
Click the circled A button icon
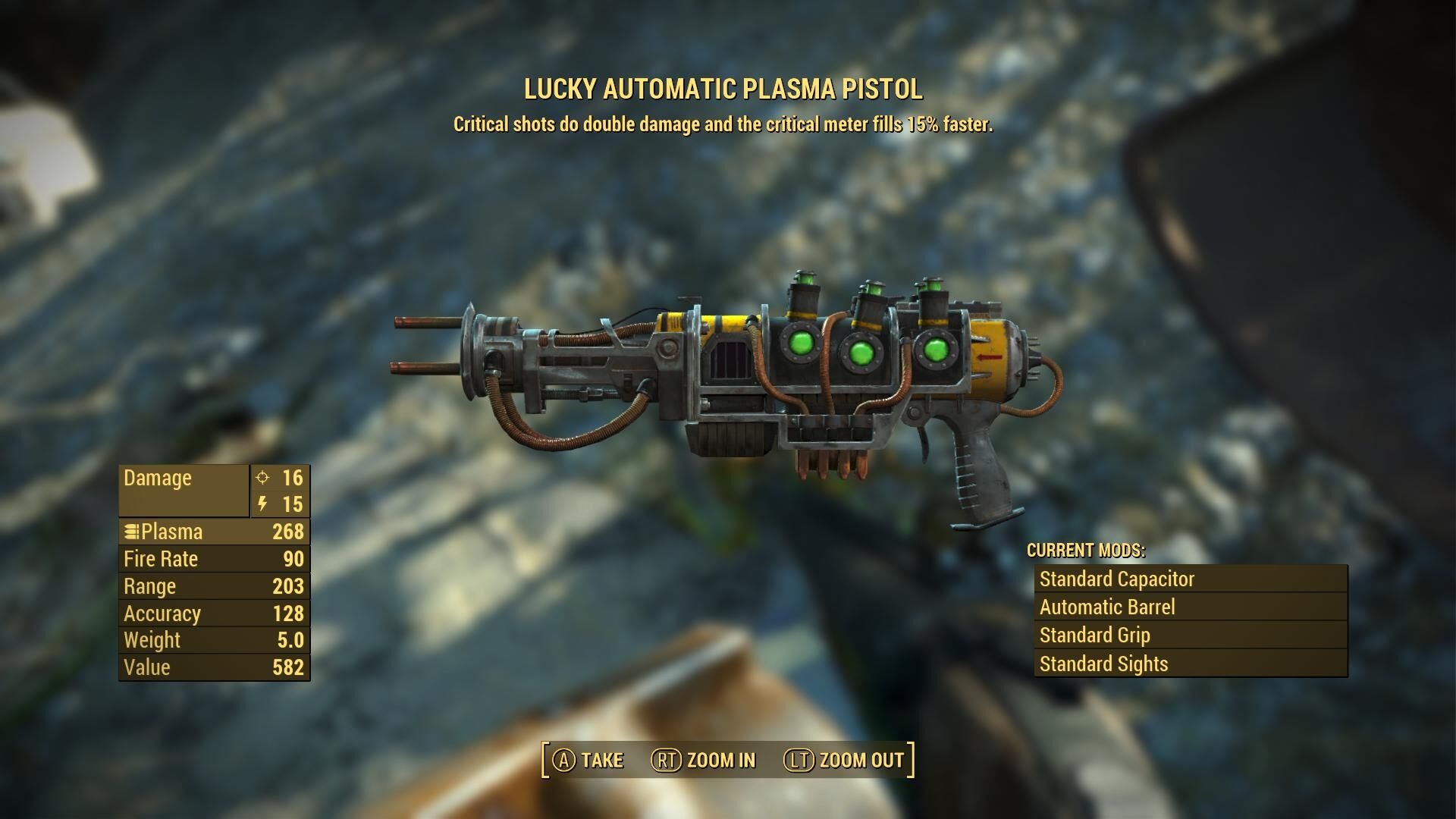tap(563, 759)
